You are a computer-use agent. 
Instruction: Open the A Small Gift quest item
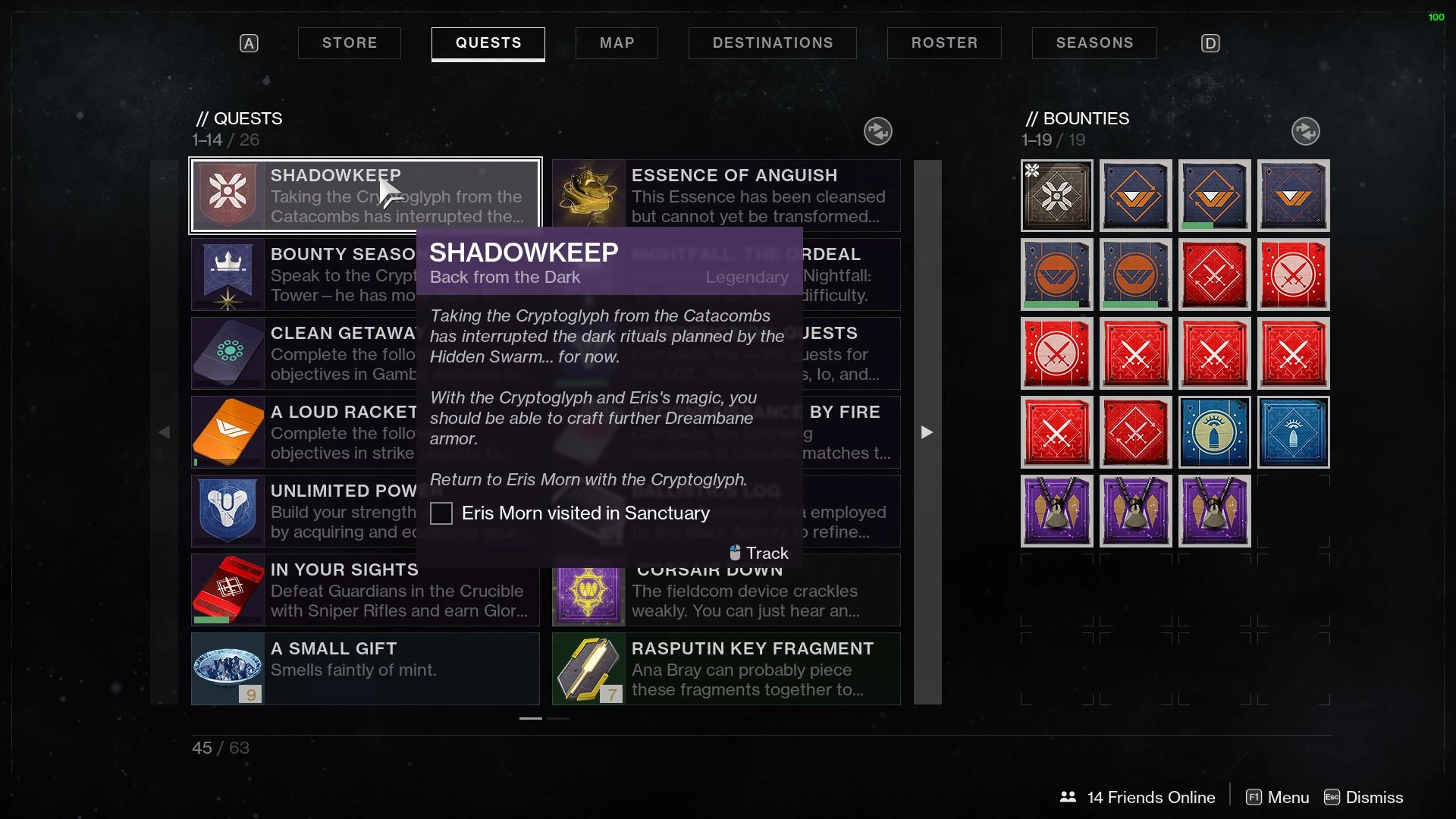[x=365, y=669]
